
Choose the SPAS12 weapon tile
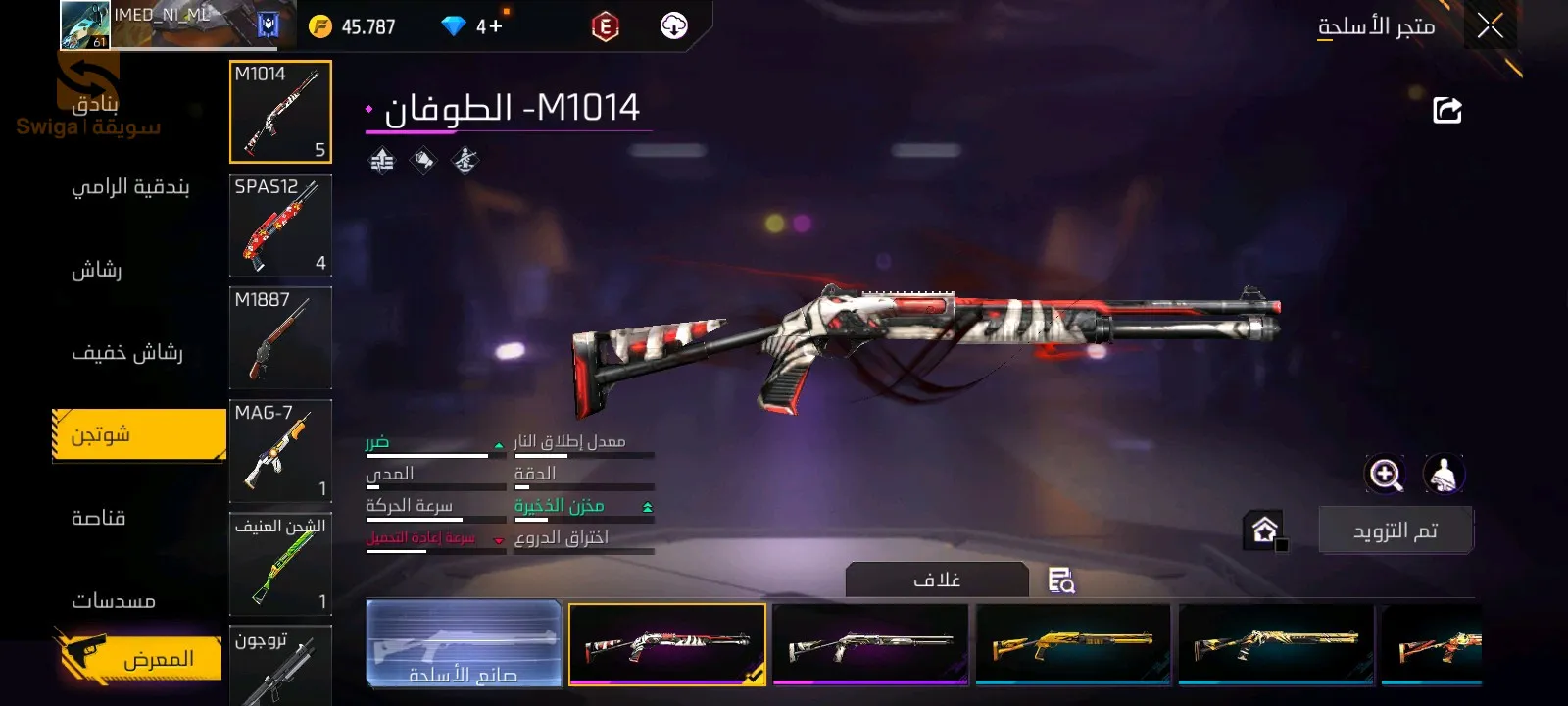(x=280, y=225)
